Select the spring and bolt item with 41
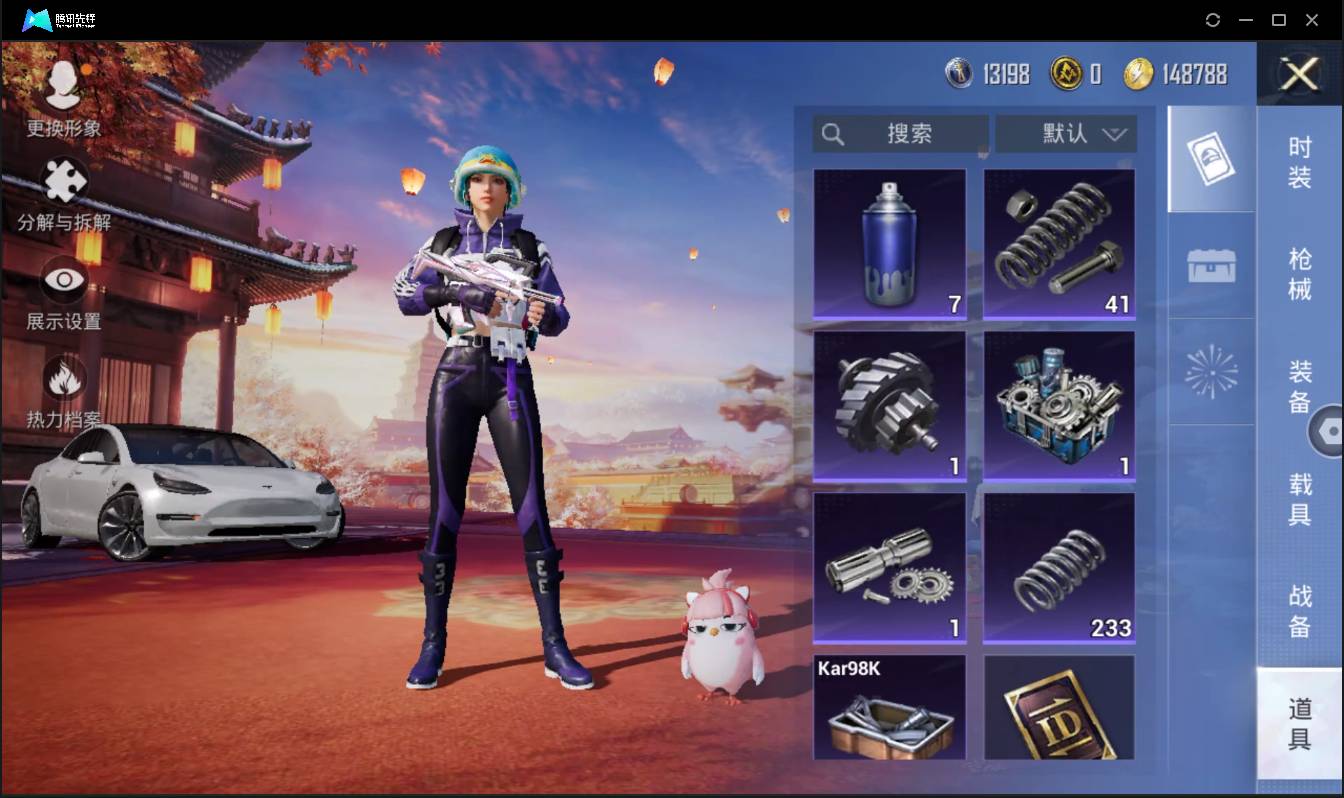Image resolution: width=1344 pixels, height=798 pixels. [1059, 243]
